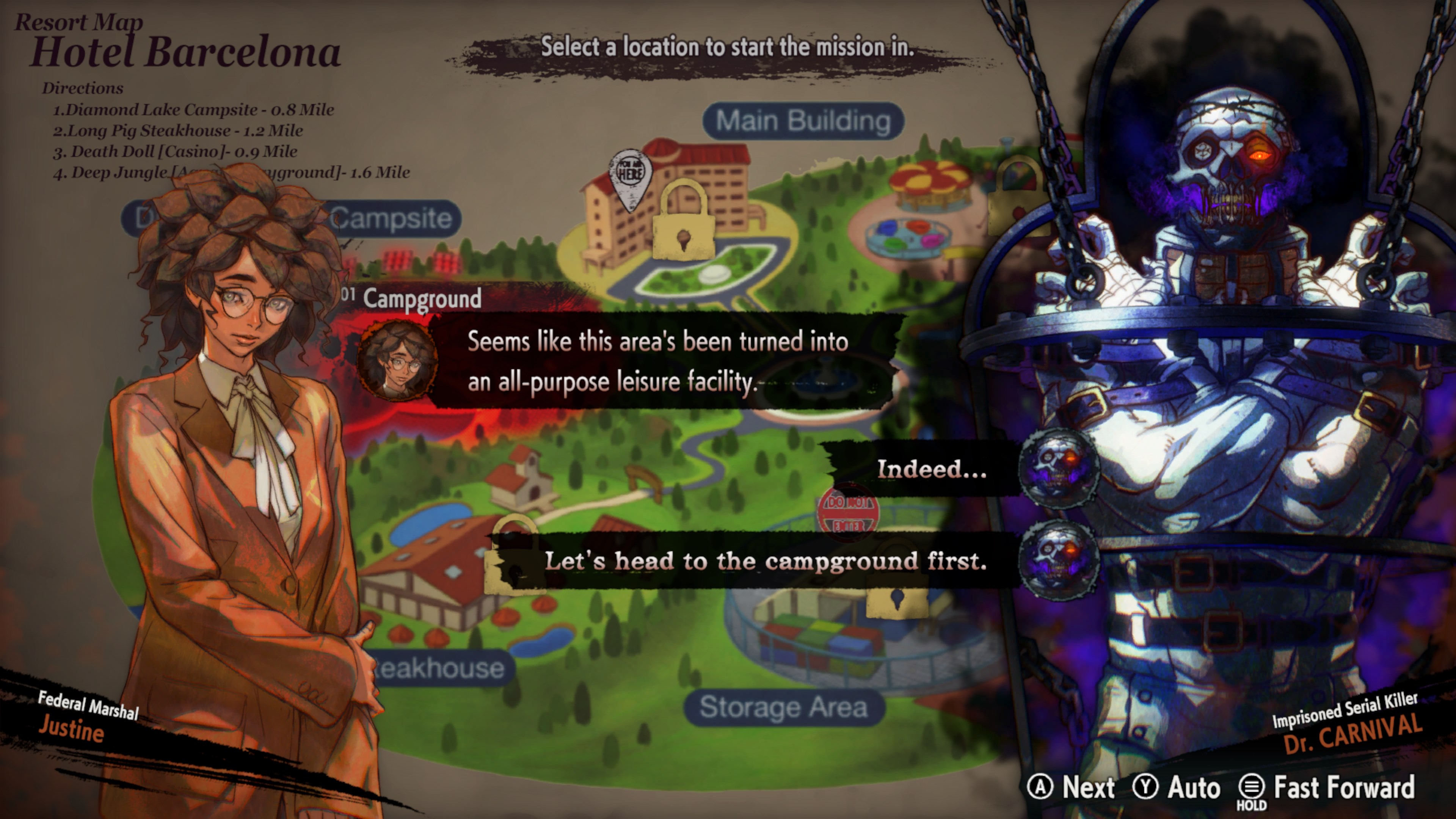Select the Main Building map label
The width and height of the screenshot is (1456, 819).
[803, 121]
